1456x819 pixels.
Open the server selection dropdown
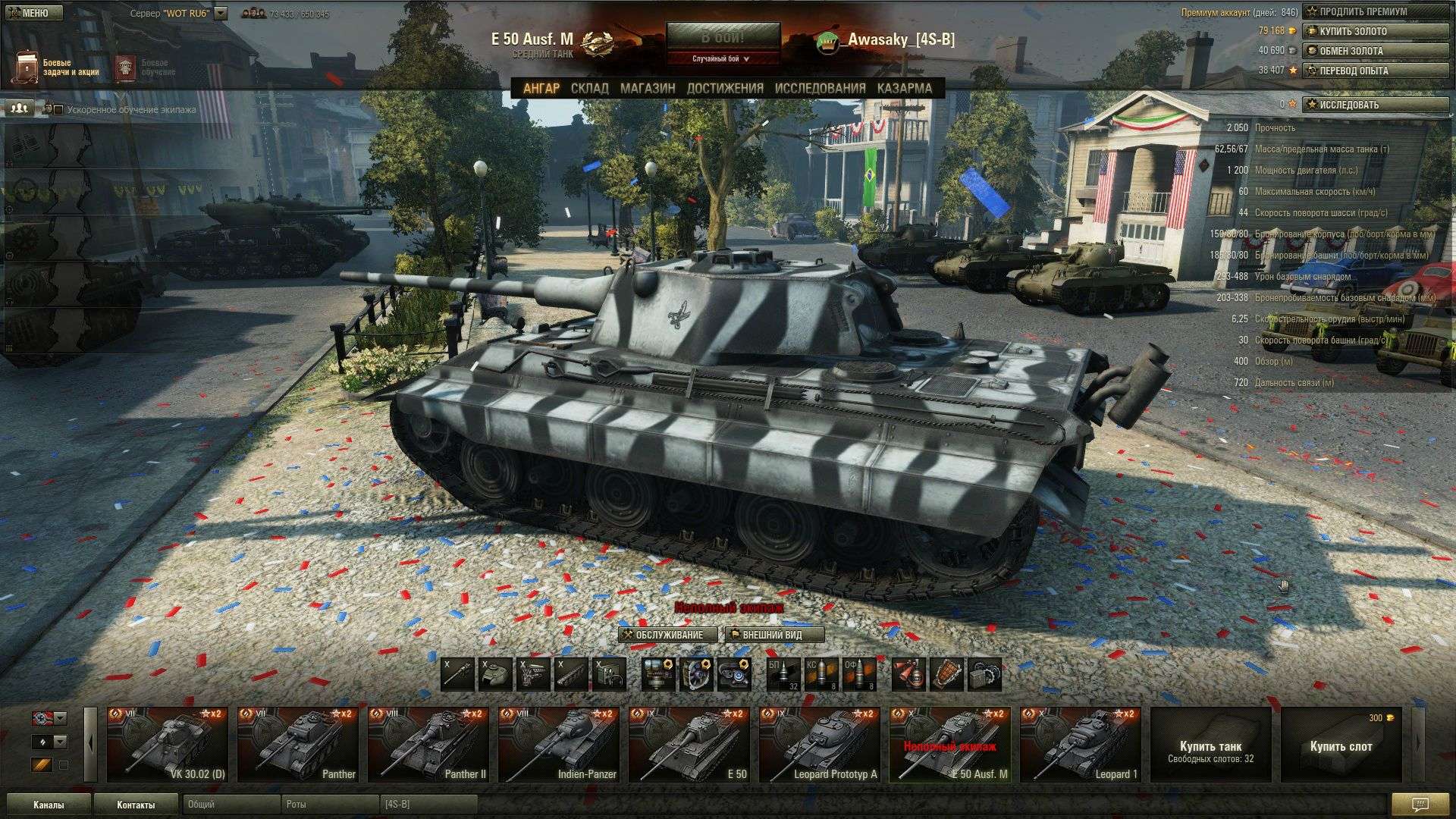point(221,14)
